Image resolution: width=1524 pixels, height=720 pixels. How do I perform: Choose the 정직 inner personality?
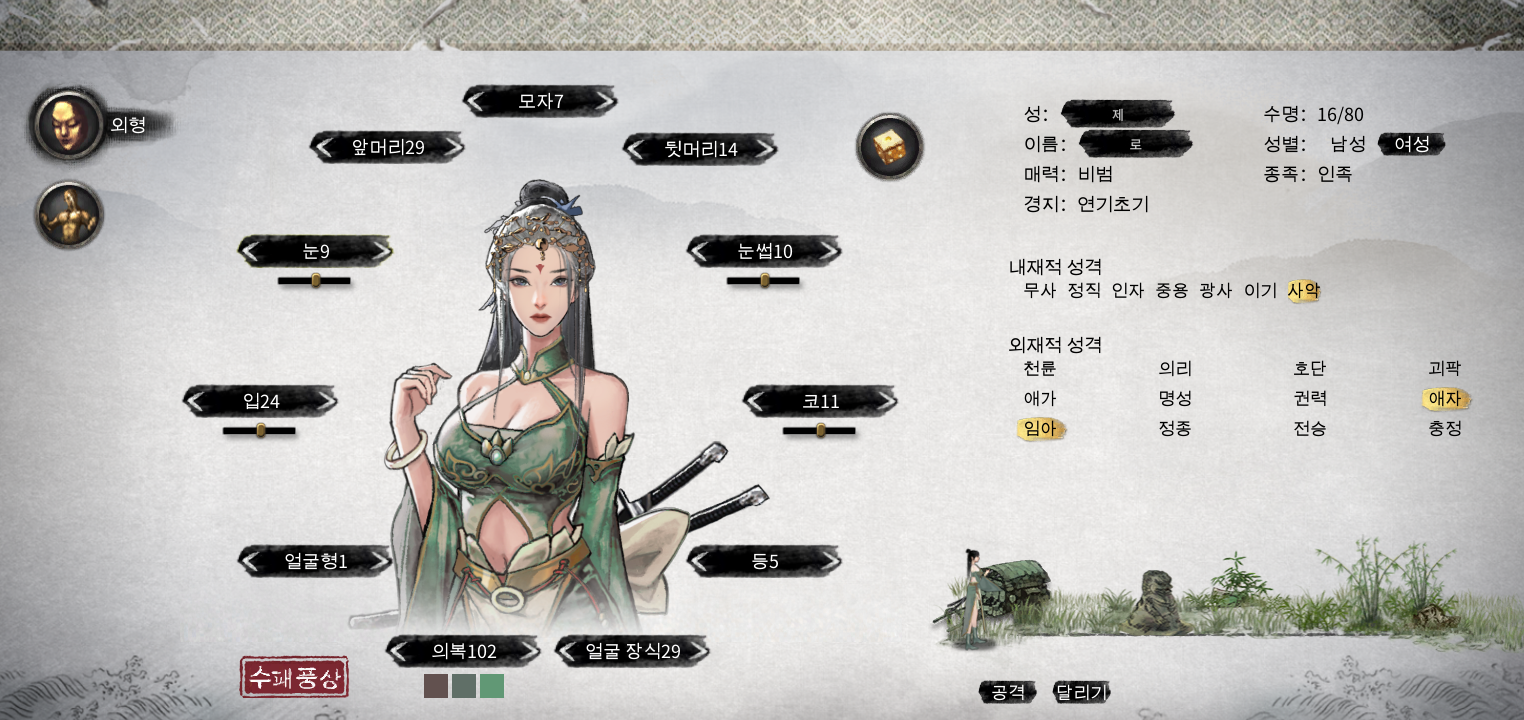1083,291
